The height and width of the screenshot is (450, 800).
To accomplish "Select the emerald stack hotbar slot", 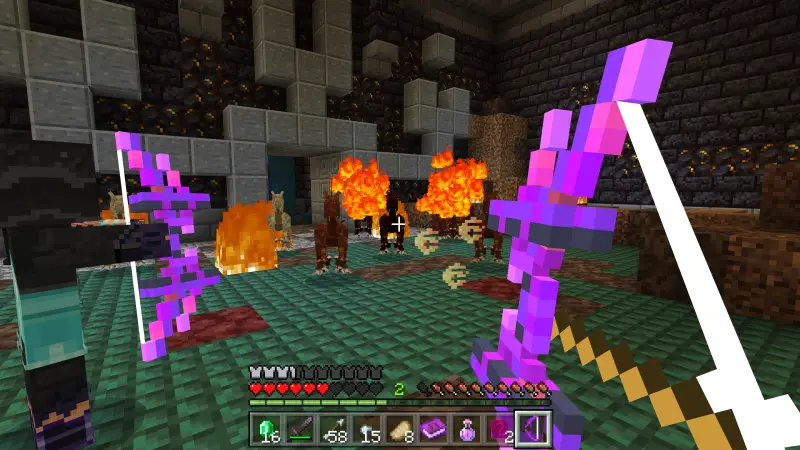I will click(265, 429).
